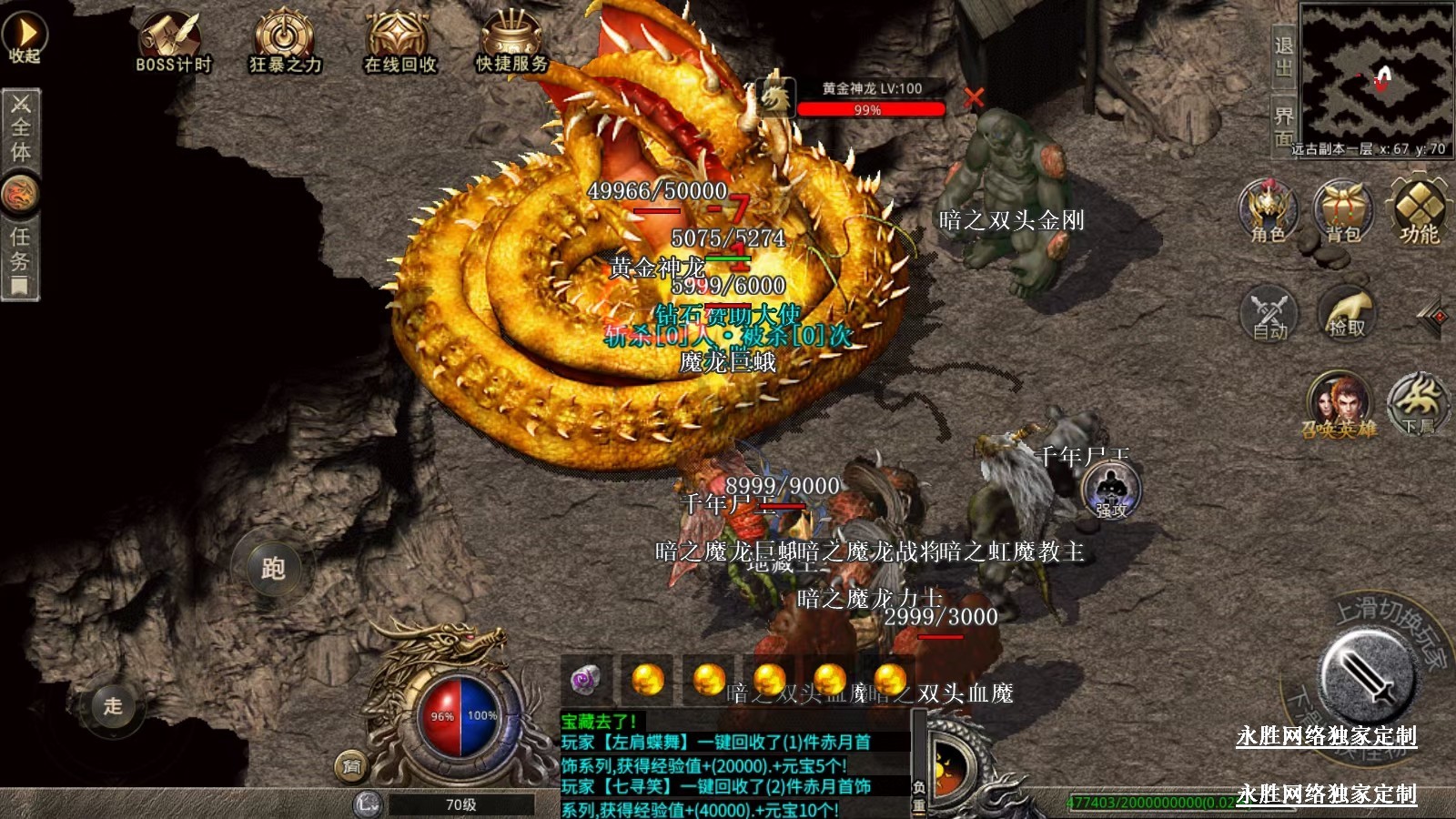This screenshot has height=819, width=1456.
Task: Open the 功能 functions menu
Action: tap(1419, 211)
